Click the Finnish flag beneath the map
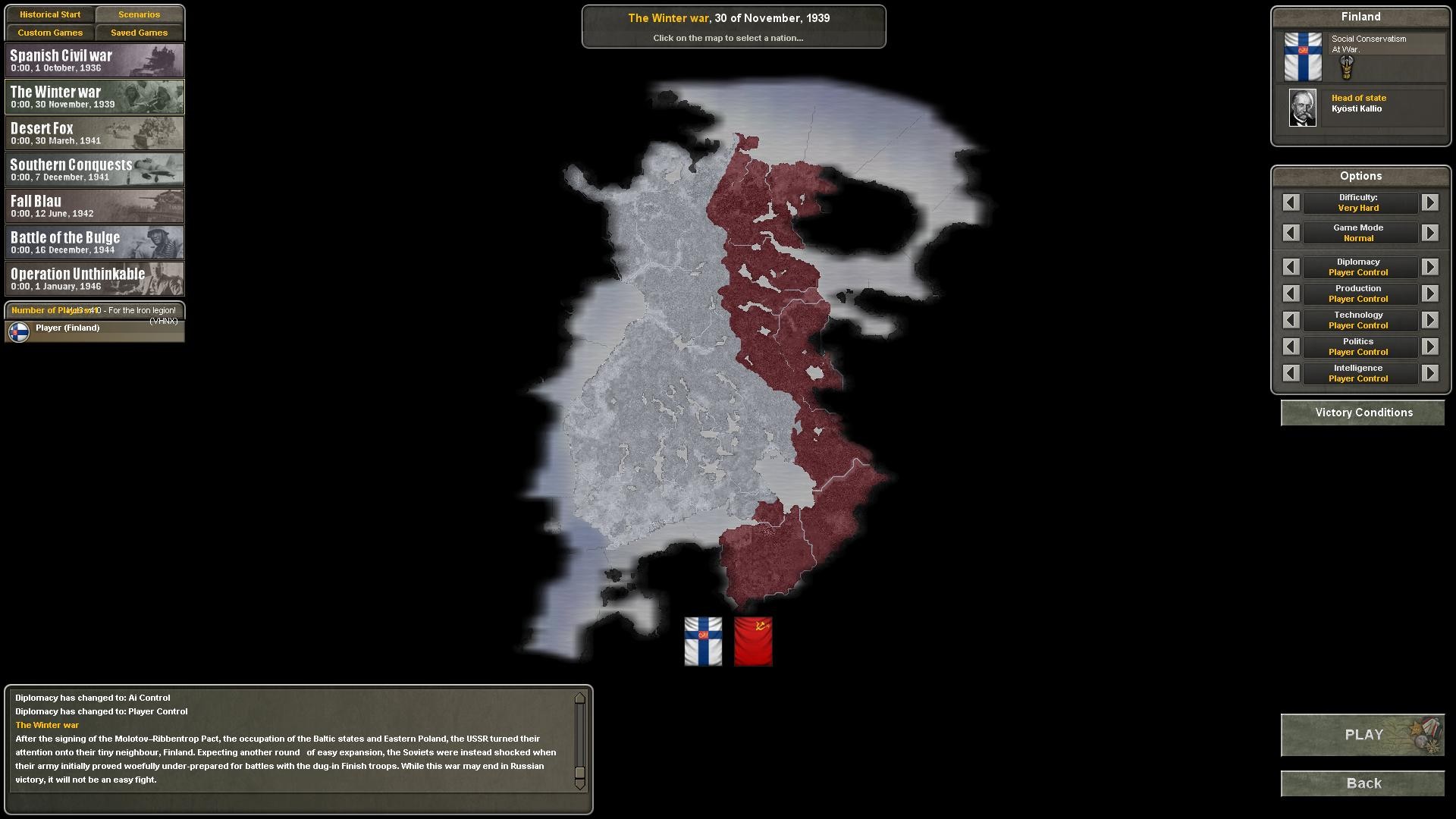The width and height of the screenshot is (1456, 819). point(702,641)
